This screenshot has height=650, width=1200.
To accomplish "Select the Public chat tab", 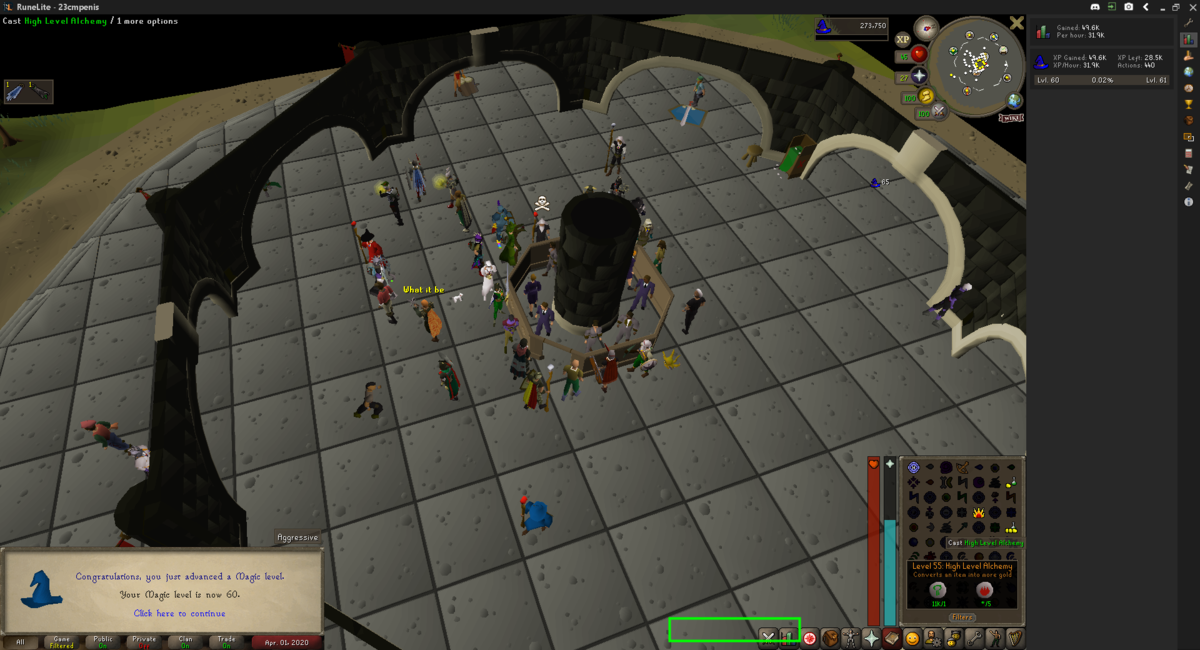I will click(x=103, y=641).
